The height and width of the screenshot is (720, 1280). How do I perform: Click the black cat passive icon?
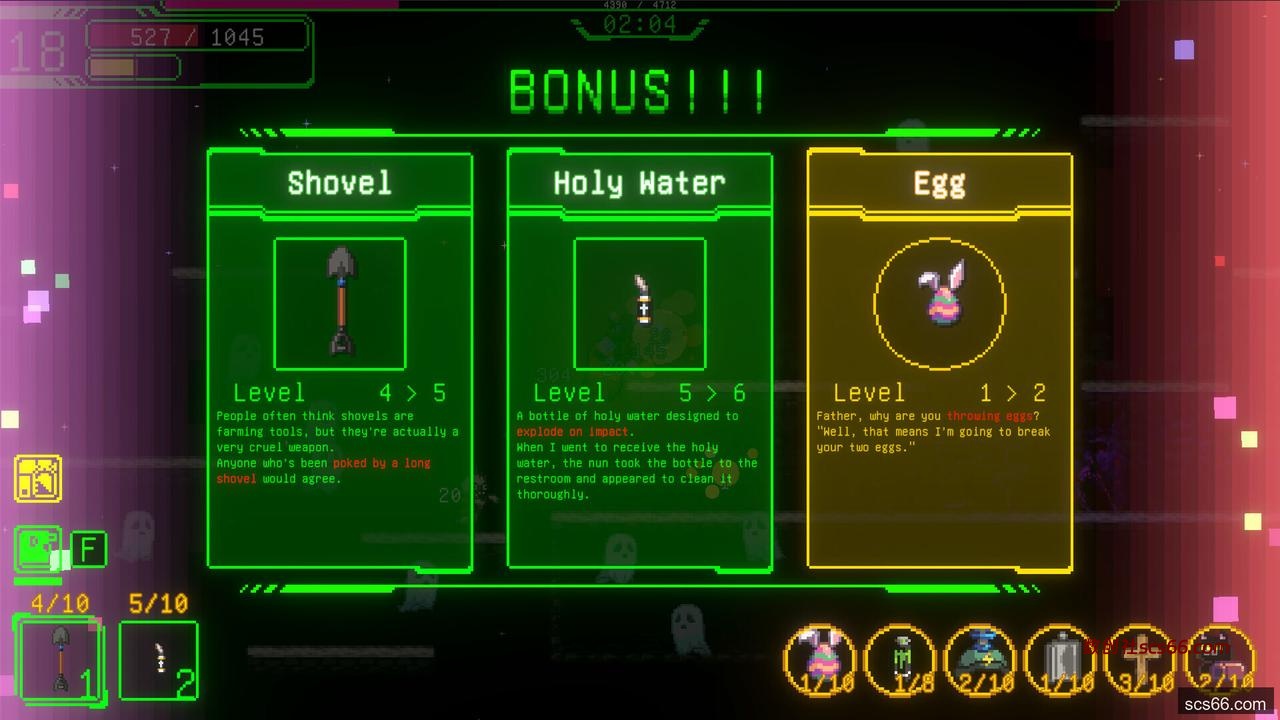(1221, 658)
